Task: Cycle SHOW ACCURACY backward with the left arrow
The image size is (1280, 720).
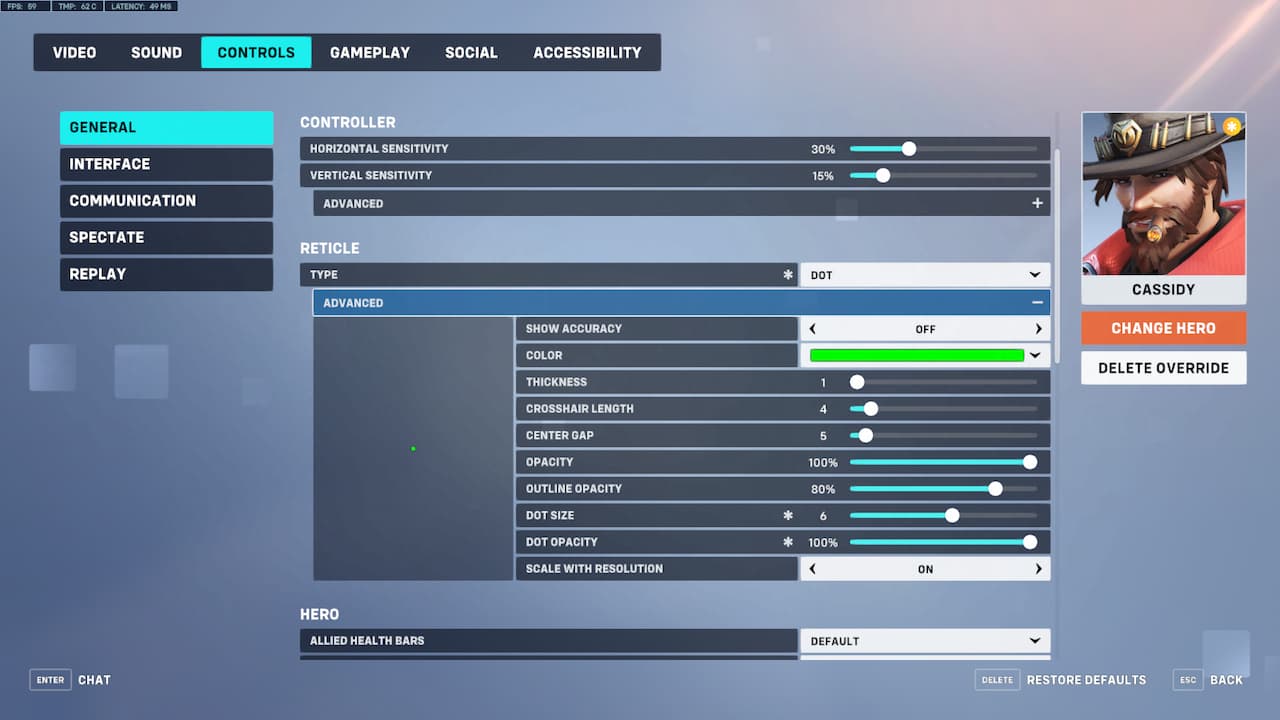Action: point(812,328)
